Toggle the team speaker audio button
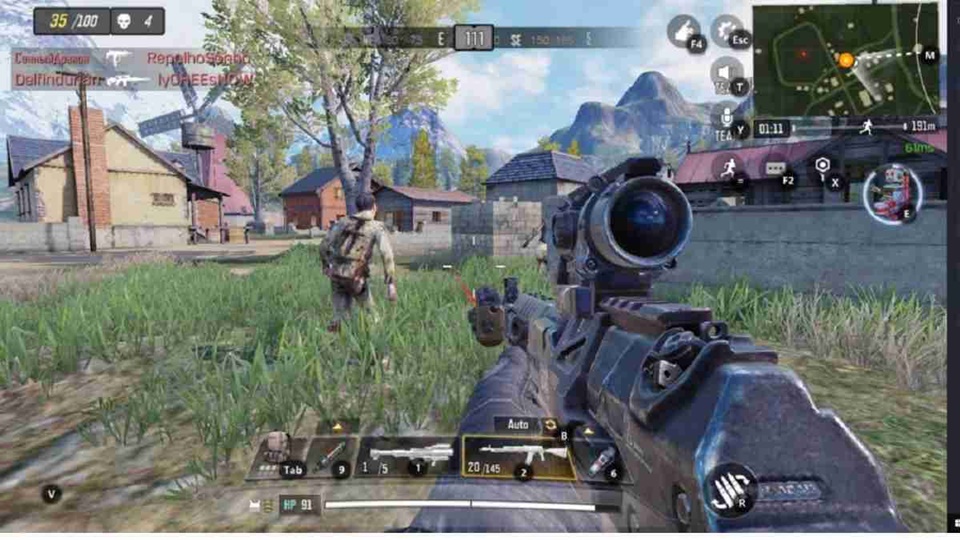Viewport: 960px width, 540px height. [725, 72]
